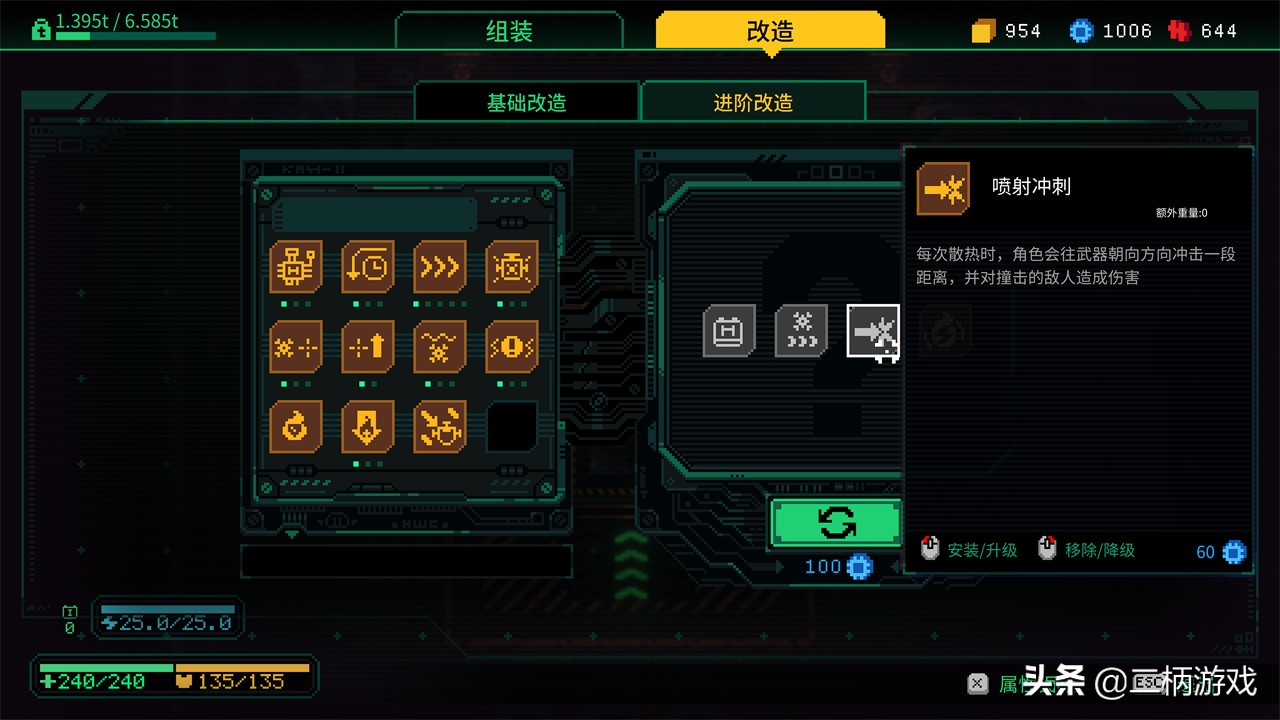Open the 基础改造 sub-tab
Screen dimensions: 1280x720
point(526,103)
